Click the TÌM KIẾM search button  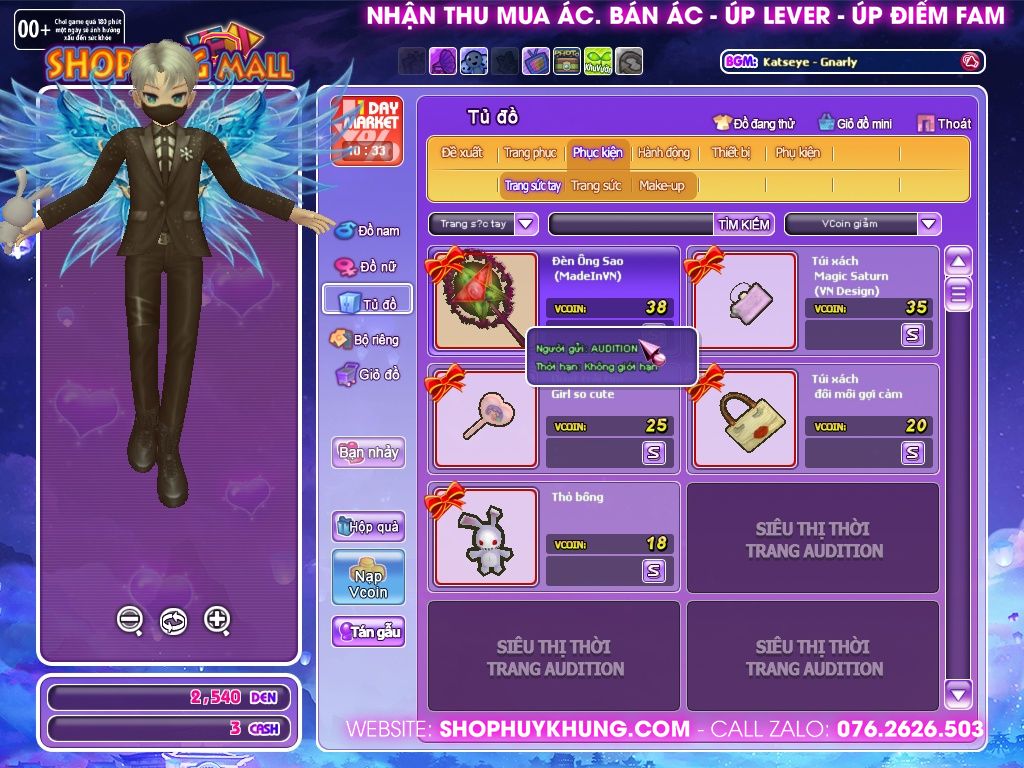coord(743,224)
